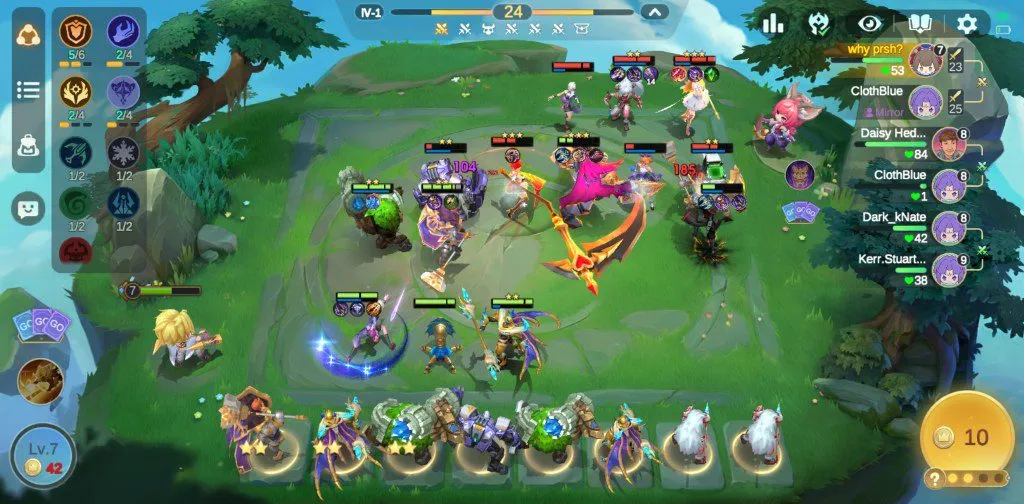Toggle the eye spectate view icon
Image resolution: width=1024 pixels, height=504 pixels.
[x=864, y=24]
